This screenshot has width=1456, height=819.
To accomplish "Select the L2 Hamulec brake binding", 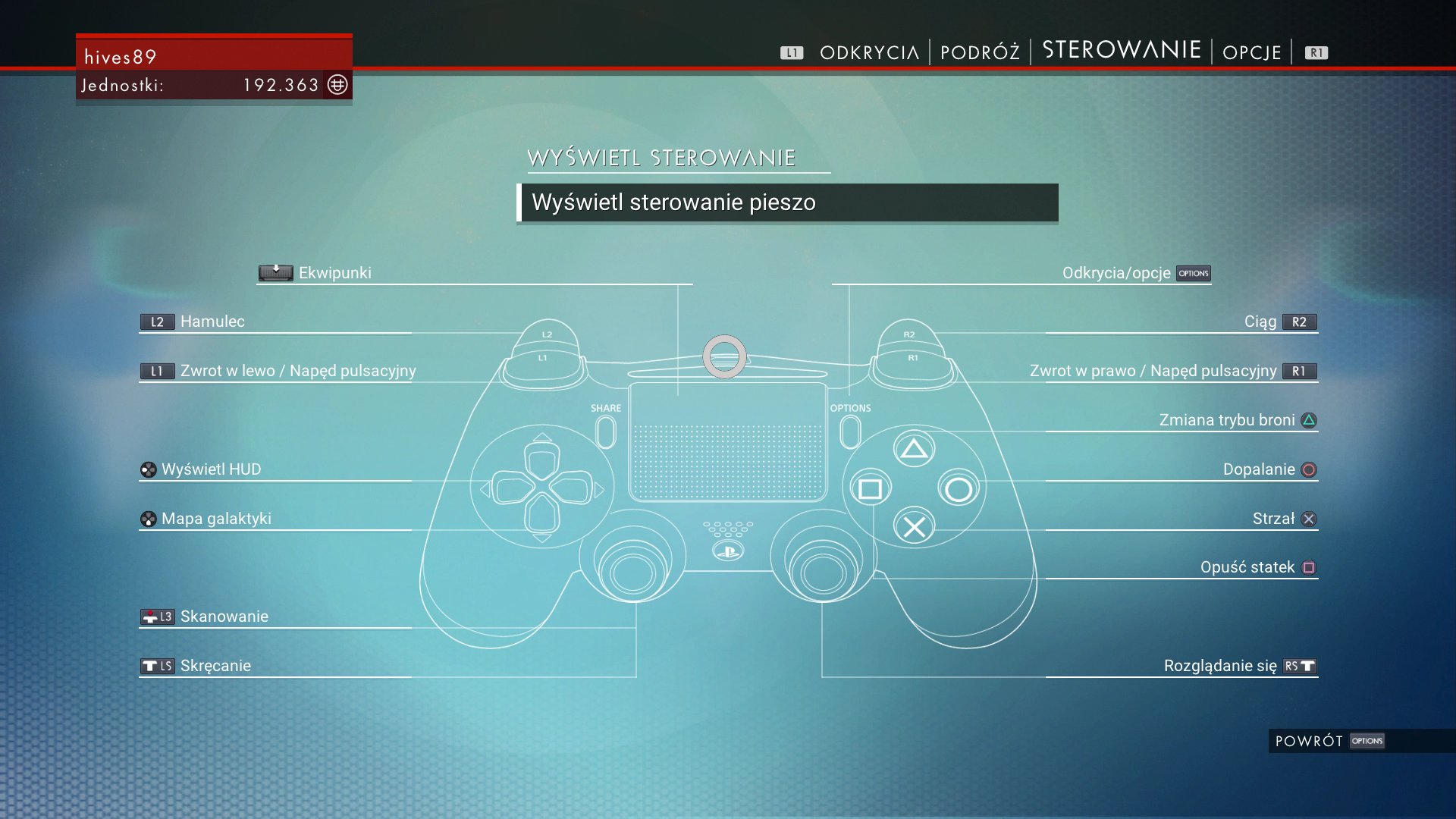I will pyautogui.click(x=157, y=322).
